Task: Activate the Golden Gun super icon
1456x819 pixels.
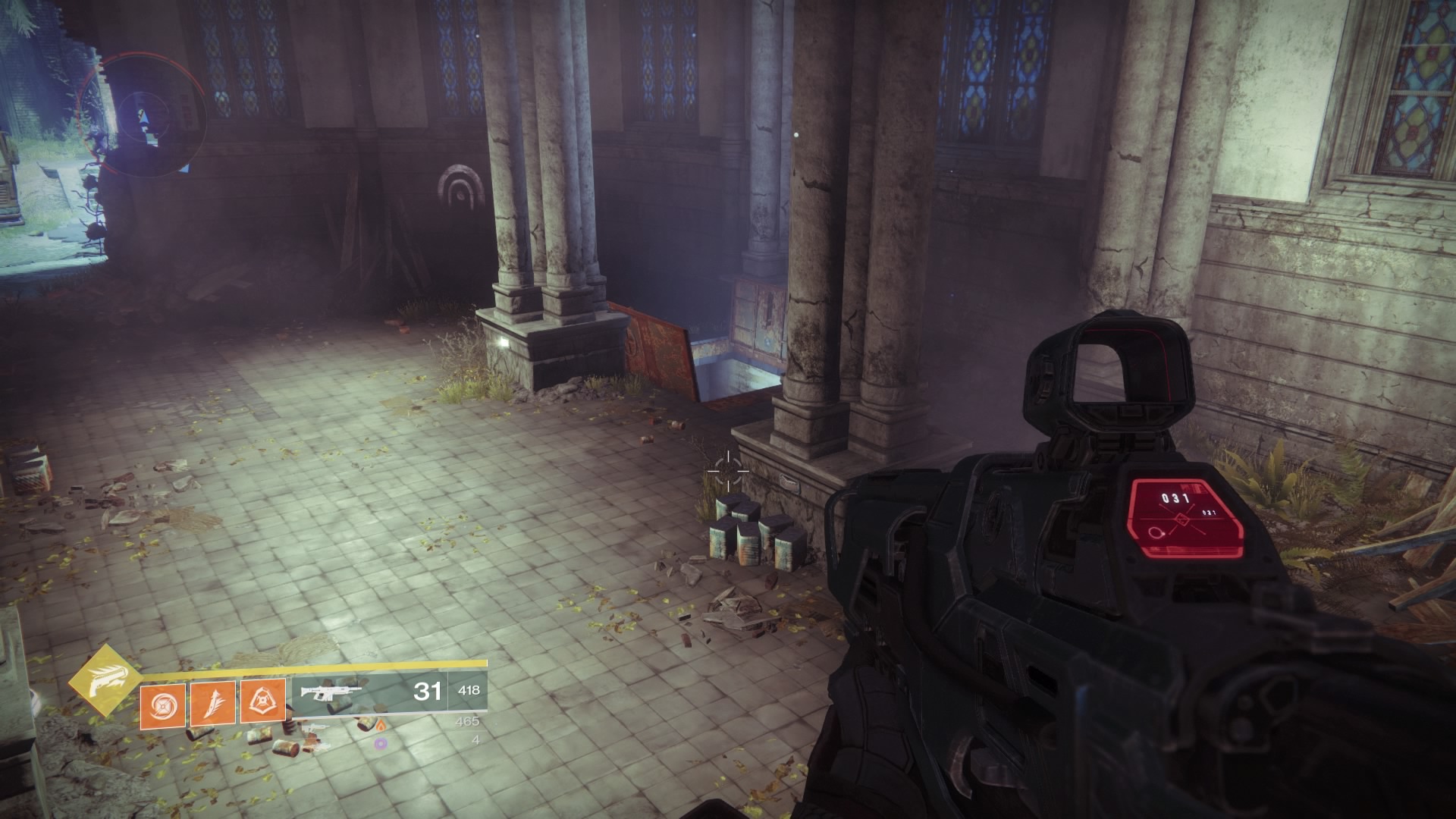Action: point(103,682)
